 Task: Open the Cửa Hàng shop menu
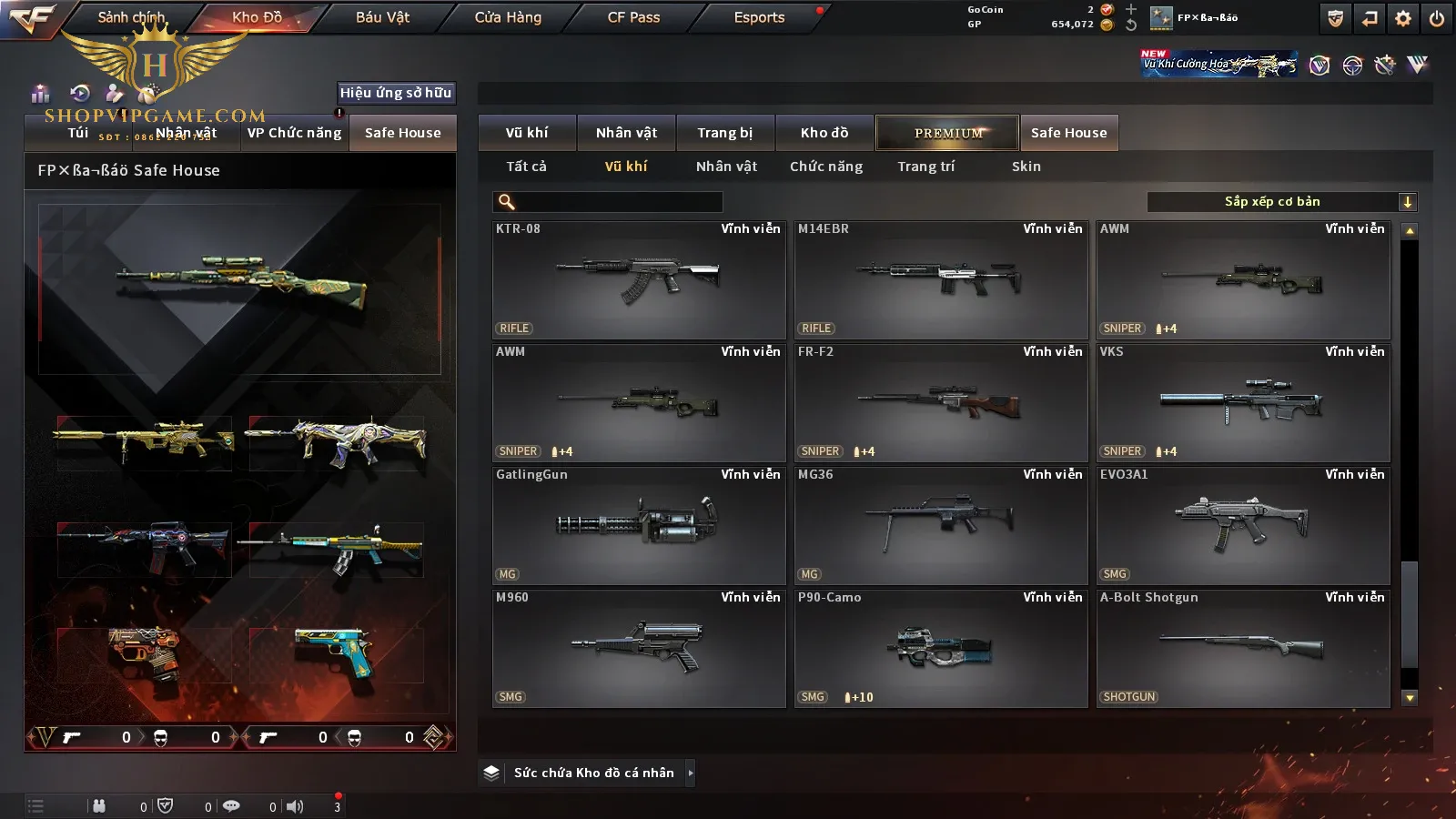tap(508, 17)
